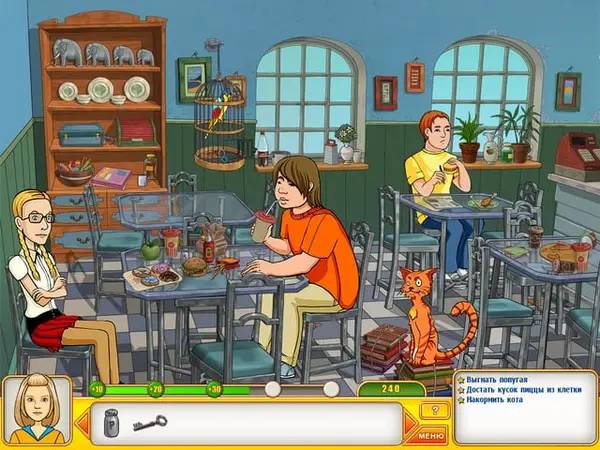This screenshot has height=450, width=600.
Task: Open the МЕНЮ menu
Action: 432,435
